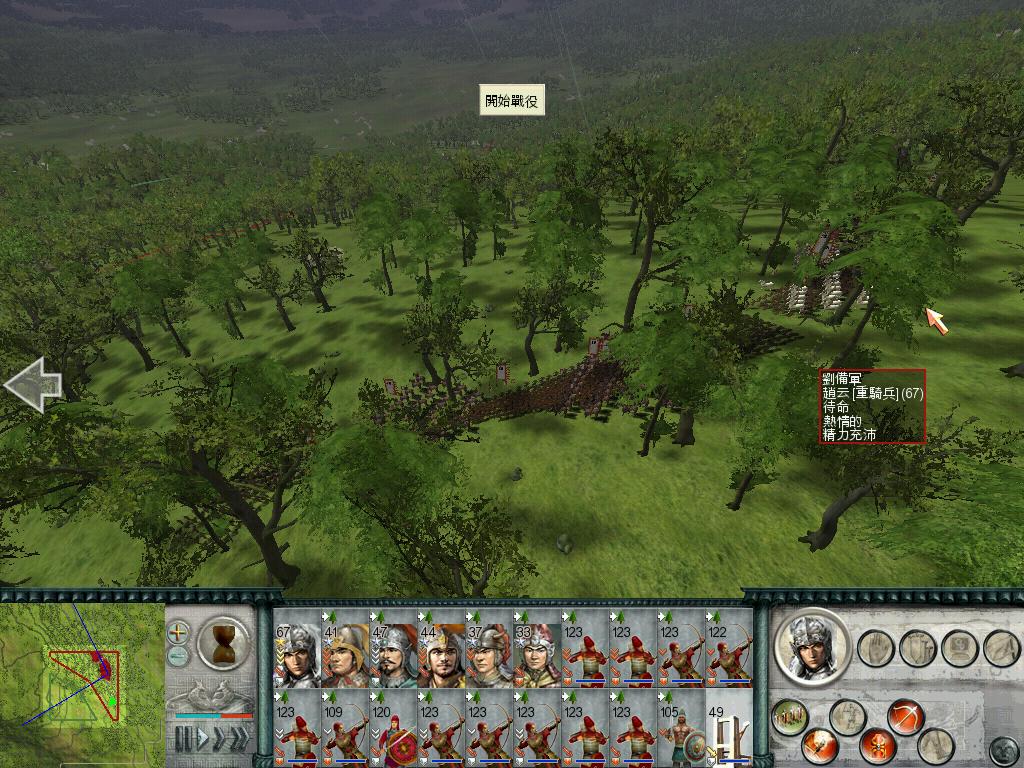The image size is (1024, 768).
Task: Zoom in the minimap with plus button
Action: tap(178, 632)
